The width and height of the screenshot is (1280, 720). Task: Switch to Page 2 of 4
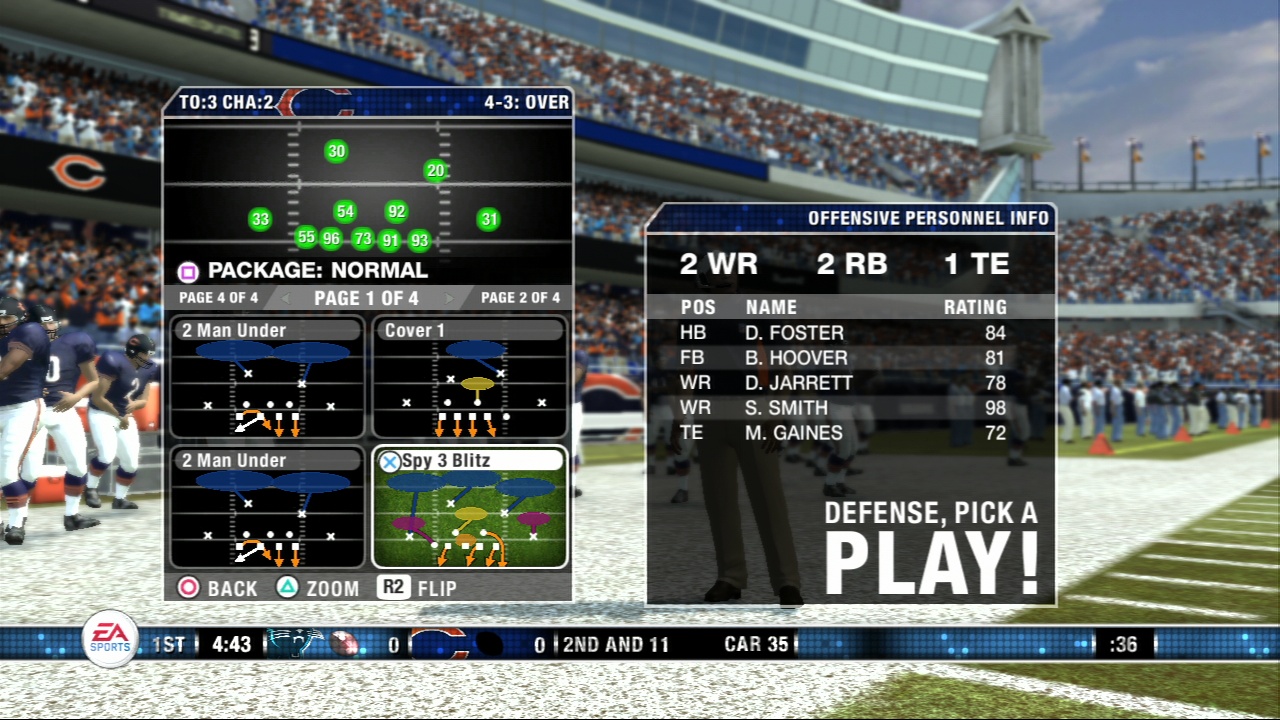tap(520, 298)
